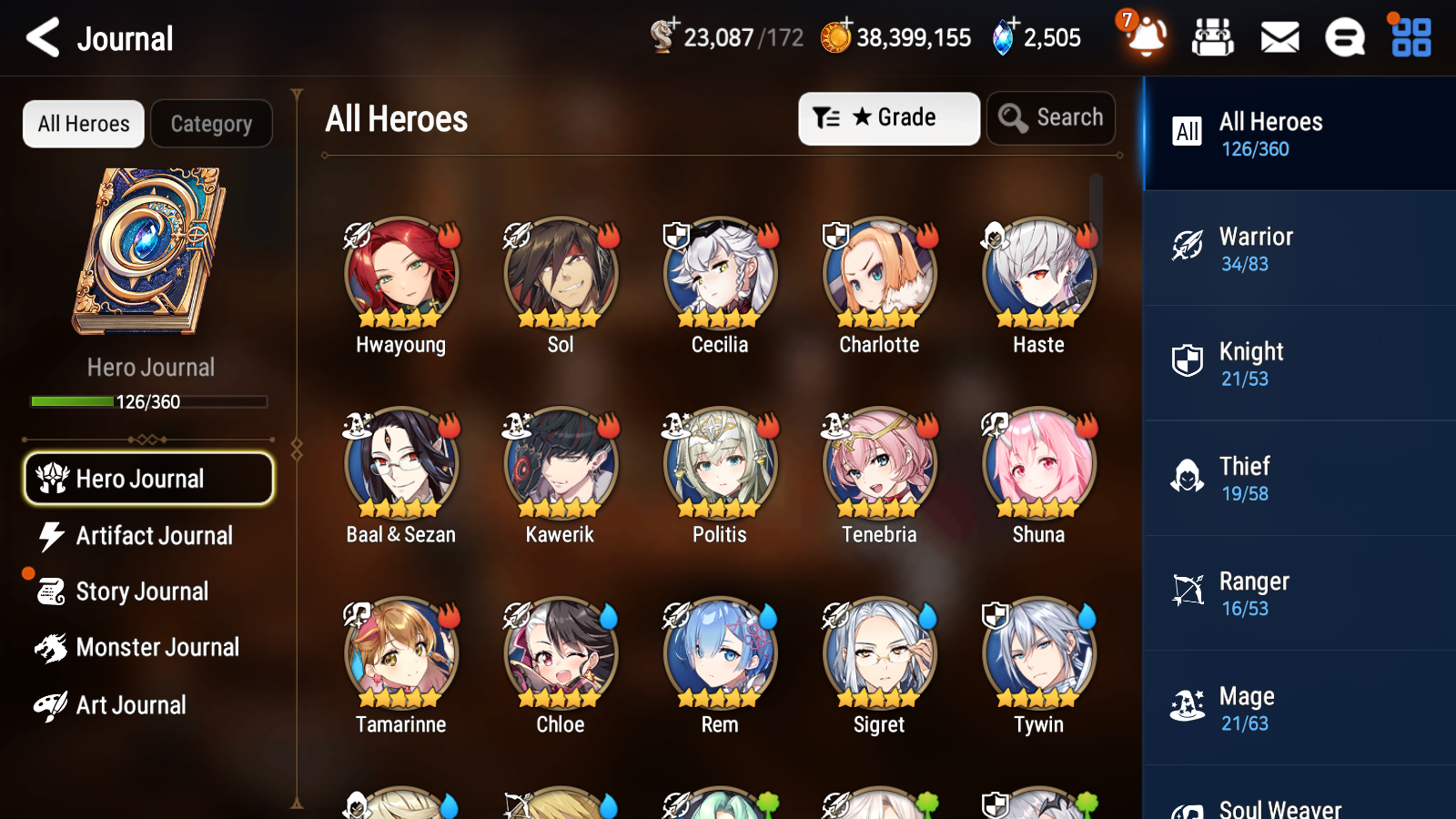
Task: Open the notification bell with 7 alerts
Action: (1146, 38)
